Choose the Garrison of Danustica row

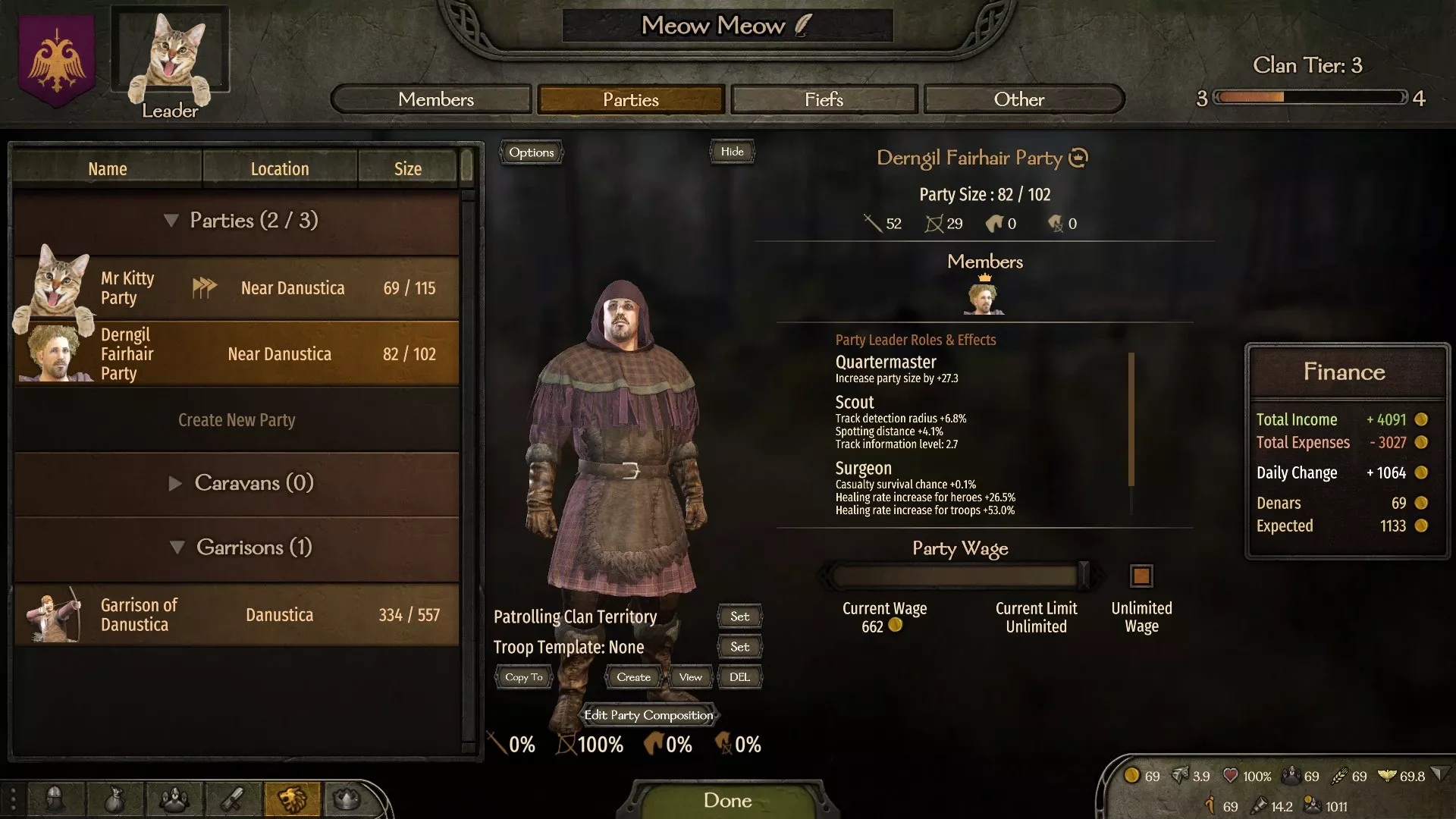237,615
